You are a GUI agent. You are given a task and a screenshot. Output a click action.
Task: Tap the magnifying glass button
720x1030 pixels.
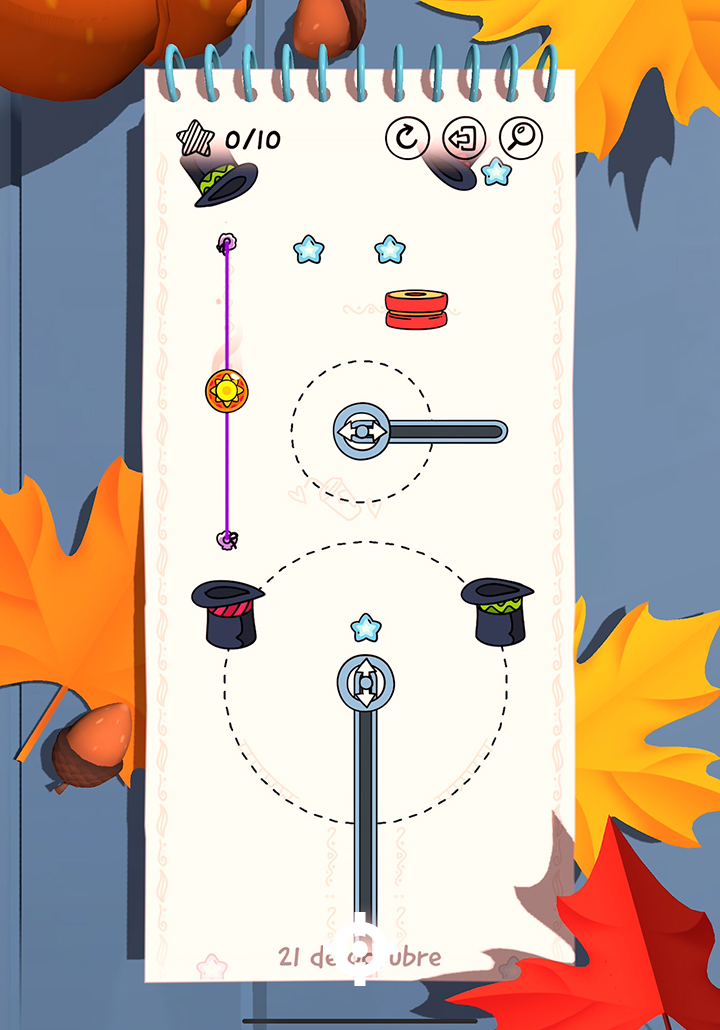521,138
